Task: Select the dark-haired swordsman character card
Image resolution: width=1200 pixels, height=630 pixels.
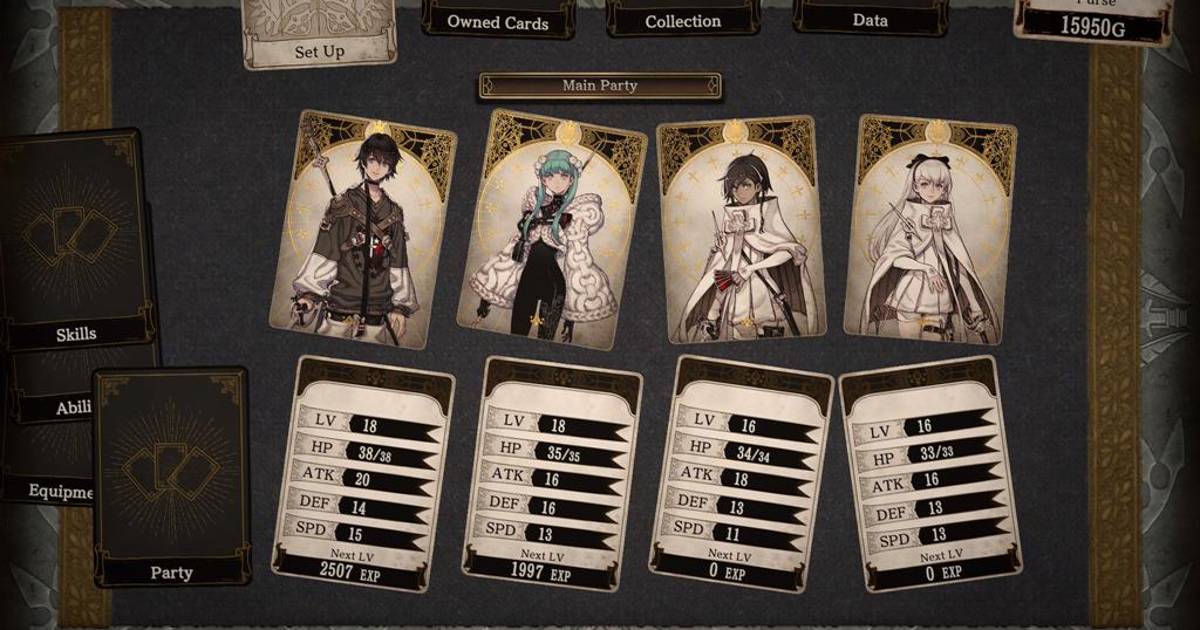Action: coord(364,230)
